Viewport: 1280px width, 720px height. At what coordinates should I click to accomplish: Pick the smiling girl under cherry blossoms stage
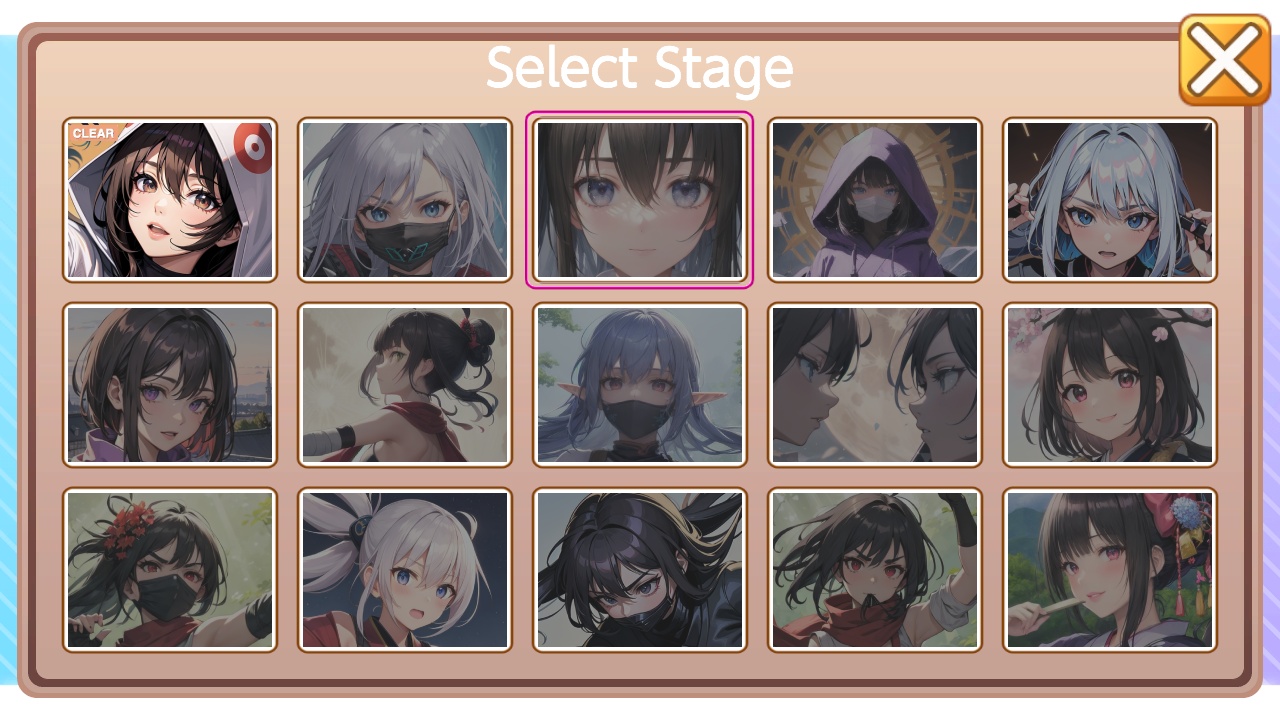point(1109,384)
